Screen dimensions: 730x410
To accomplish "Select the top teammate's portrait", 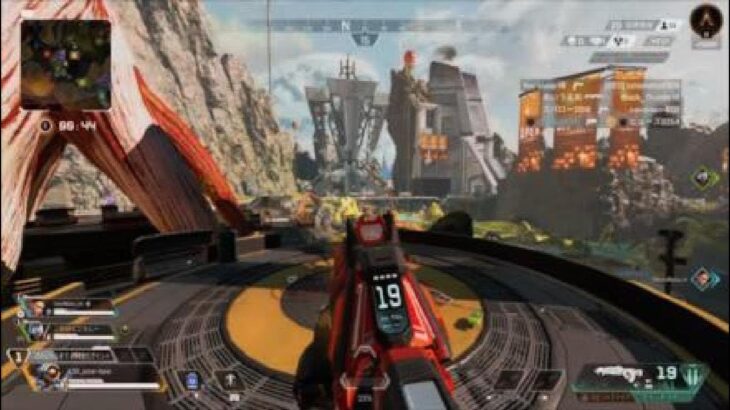I will pos(38,307).
